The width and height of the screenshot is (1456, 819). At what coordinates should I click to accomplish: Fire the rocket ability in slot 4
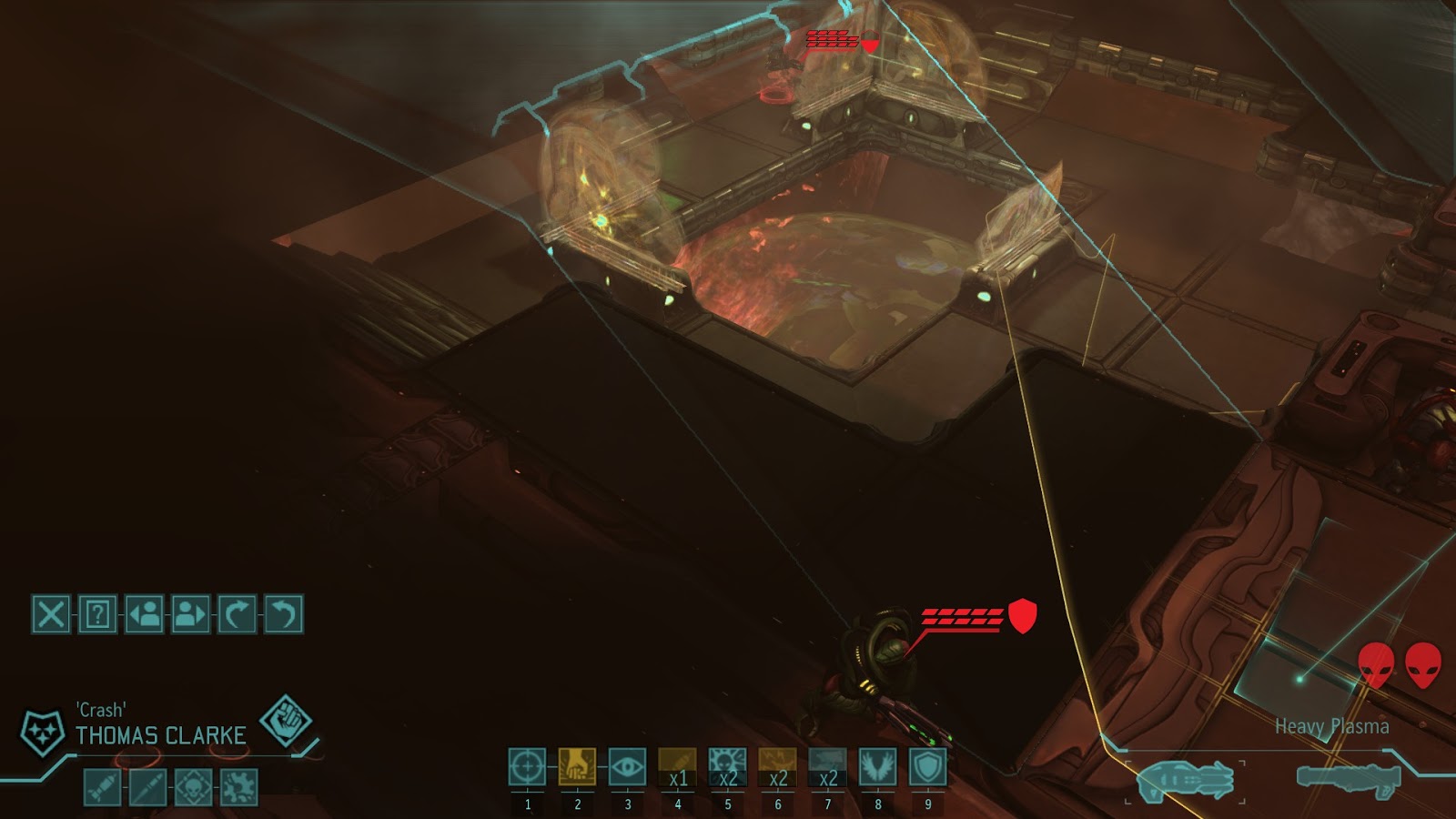(678, 769)
